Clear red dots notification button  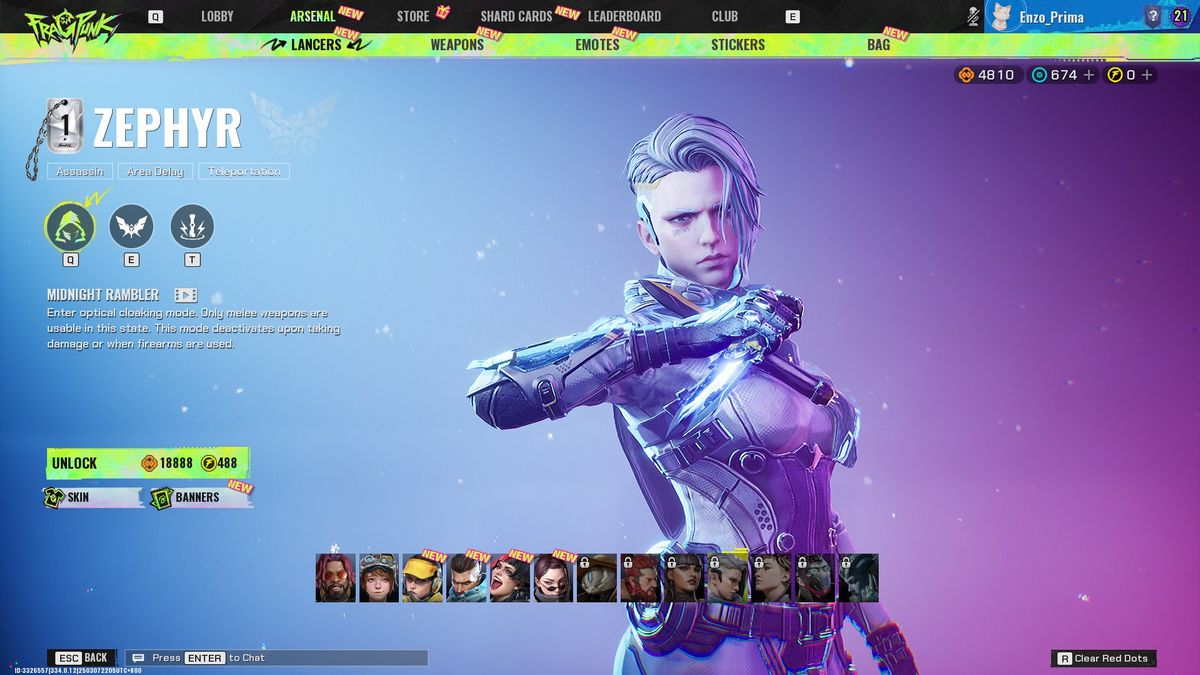pyautogui.click(x=1104, y=658)
